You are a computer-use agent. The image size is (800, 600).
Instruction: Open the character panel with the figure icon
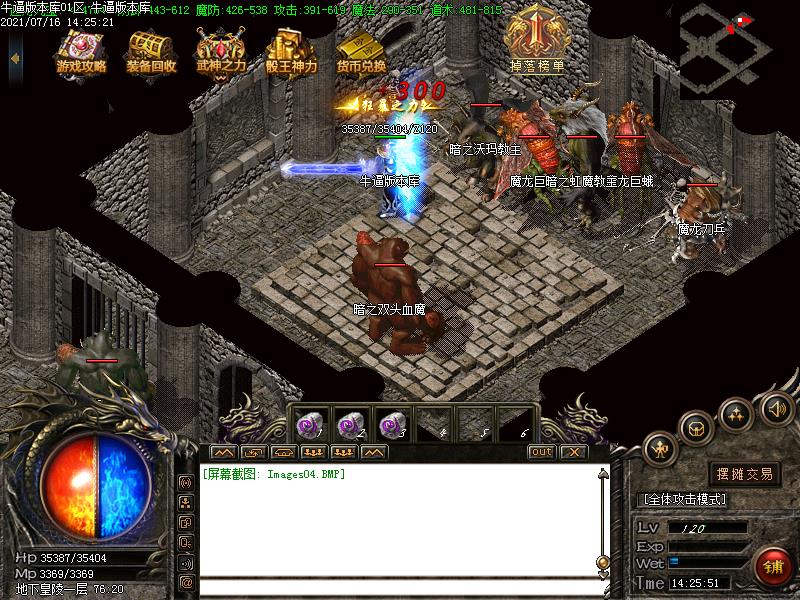point(661,448)
